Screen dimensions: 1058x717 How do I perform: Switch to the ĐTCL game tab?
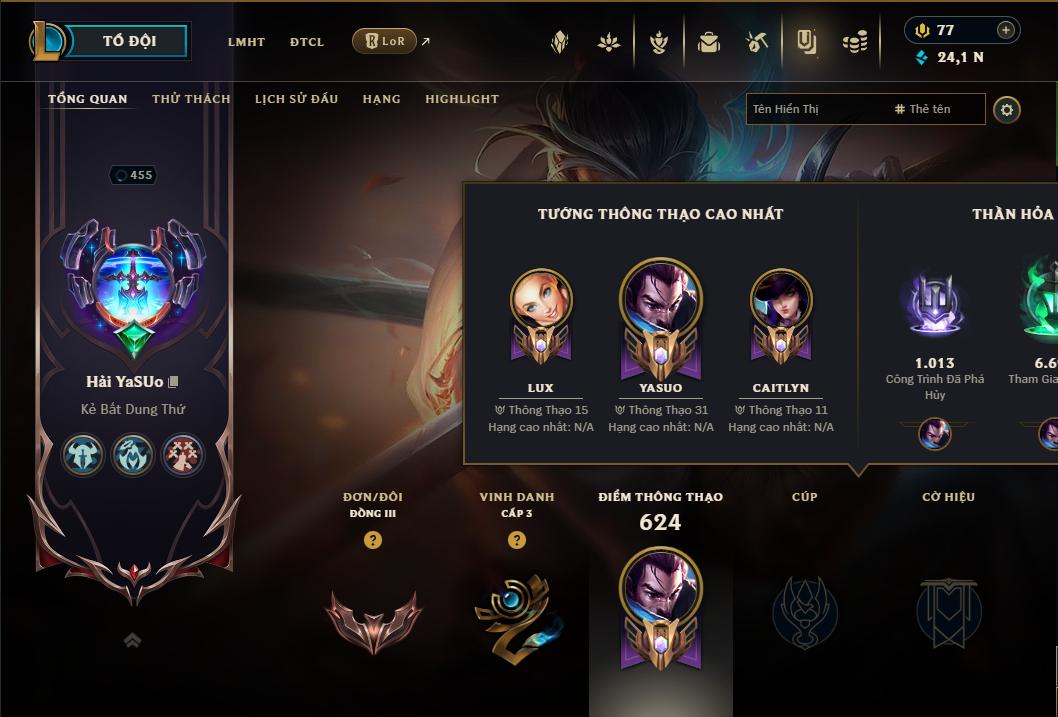coord(307,42)
